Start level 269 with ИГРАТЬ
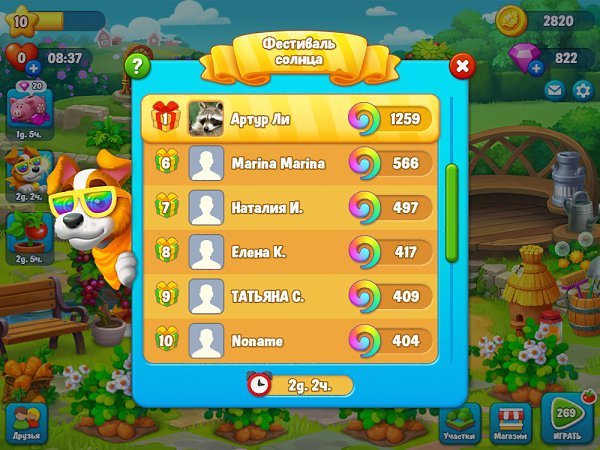Image resolution: width=600 pixels, height=450 pixels. pos(568,422)
